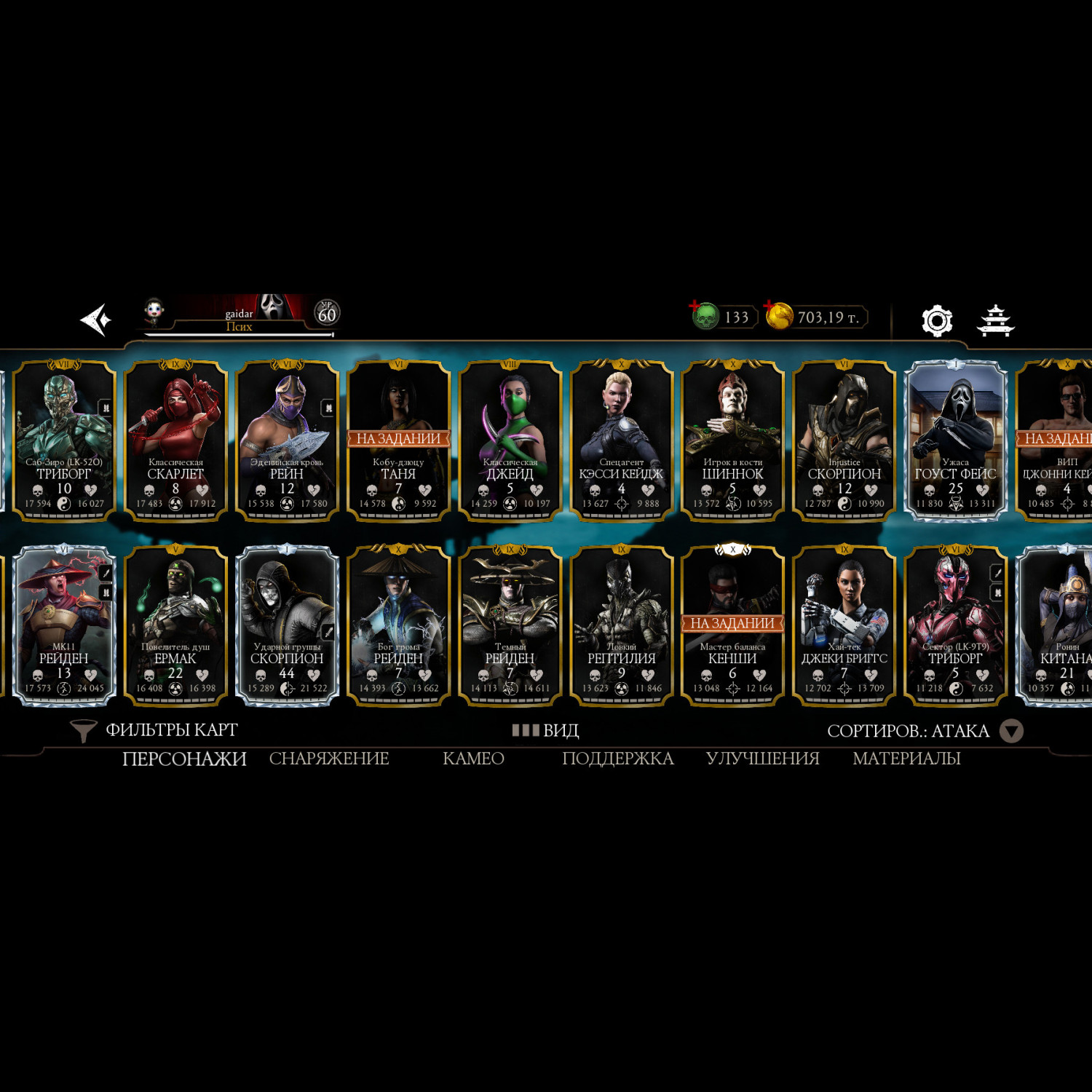This screenshot has height=1092, width=1092.
Task: Change the card view mode
Action: click(x=545, y=730)
